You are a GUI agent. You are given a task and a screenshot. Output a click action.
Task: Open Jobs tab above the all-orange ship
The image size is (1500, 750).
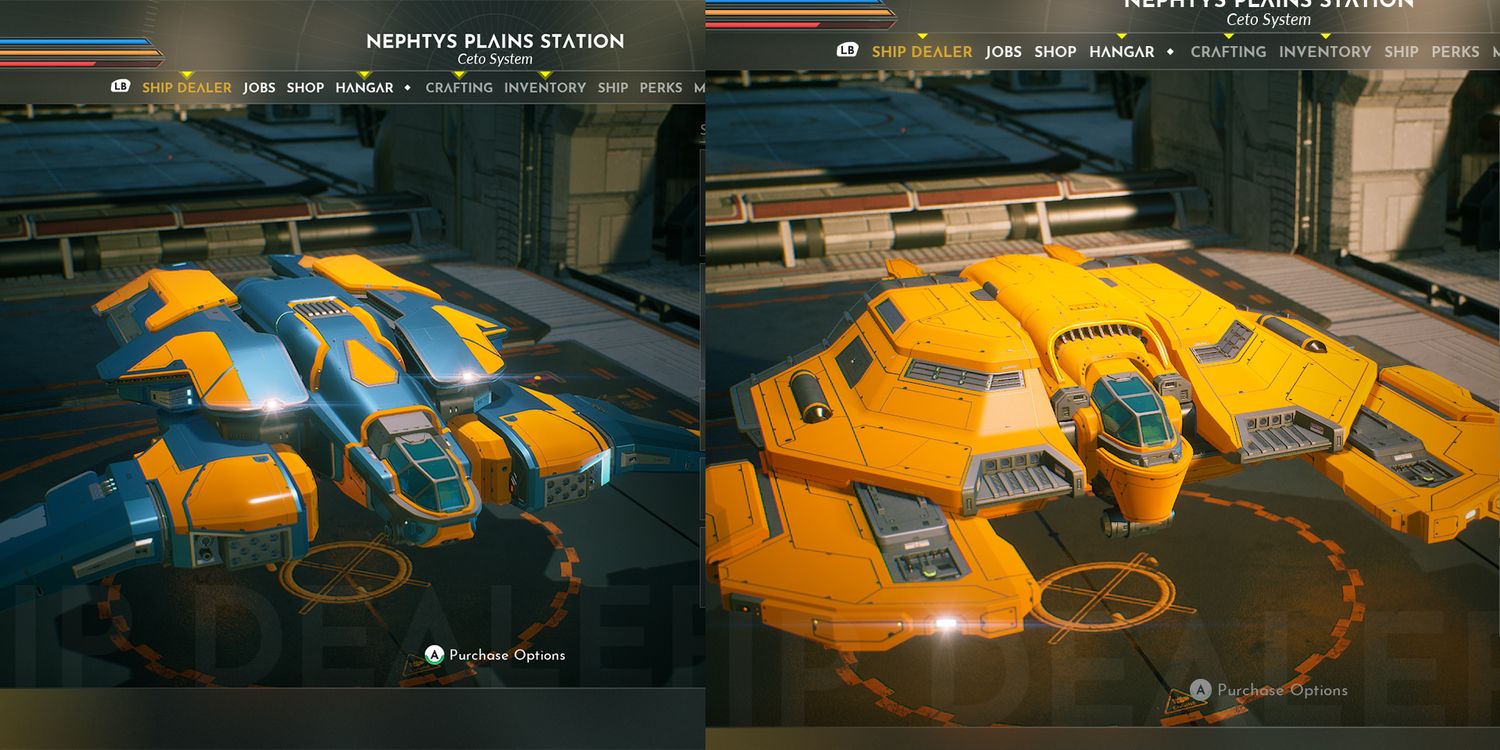coord(1003,52)
